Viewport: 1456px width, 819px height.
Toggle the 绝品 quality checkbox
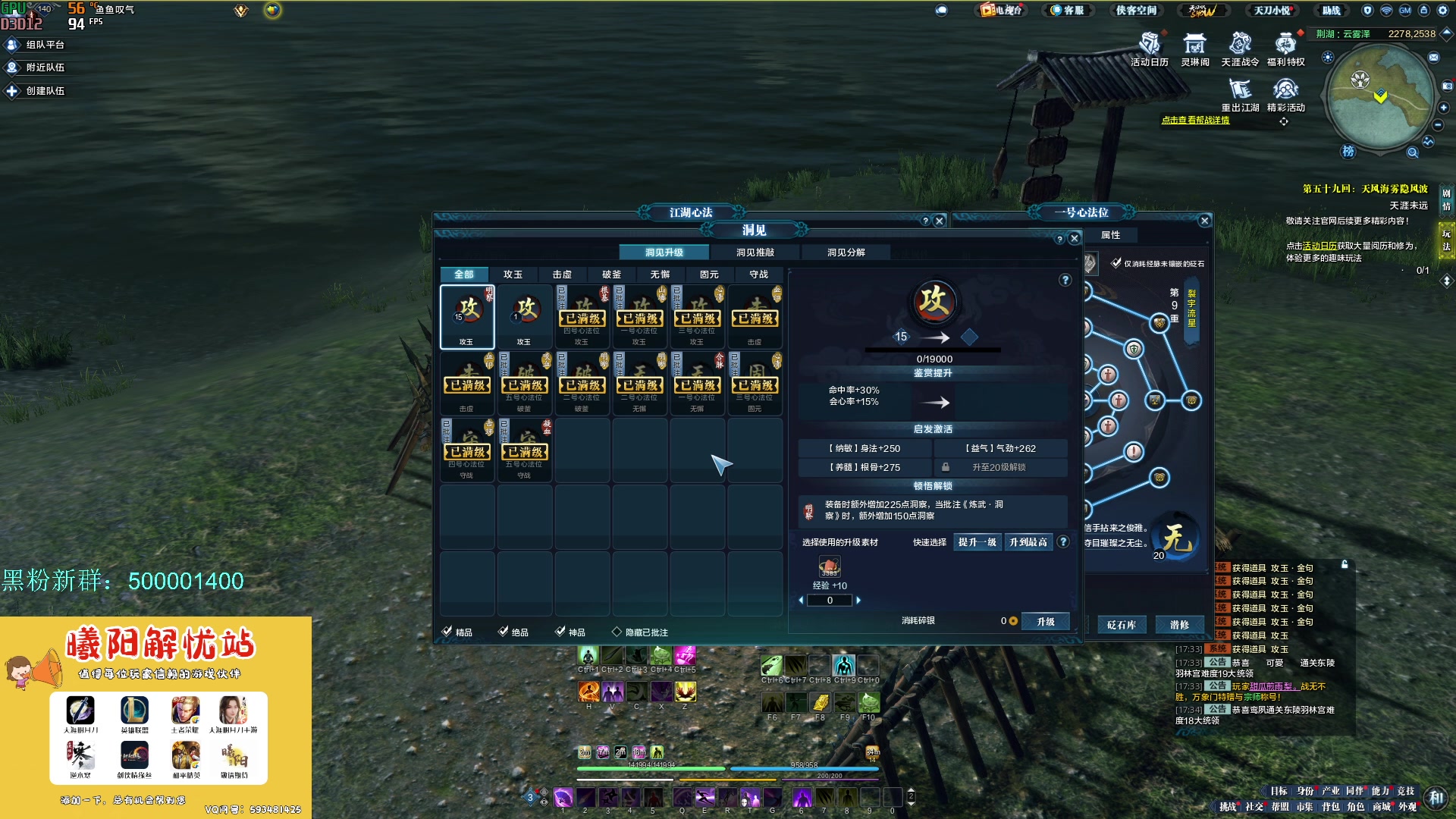[504, 632]
